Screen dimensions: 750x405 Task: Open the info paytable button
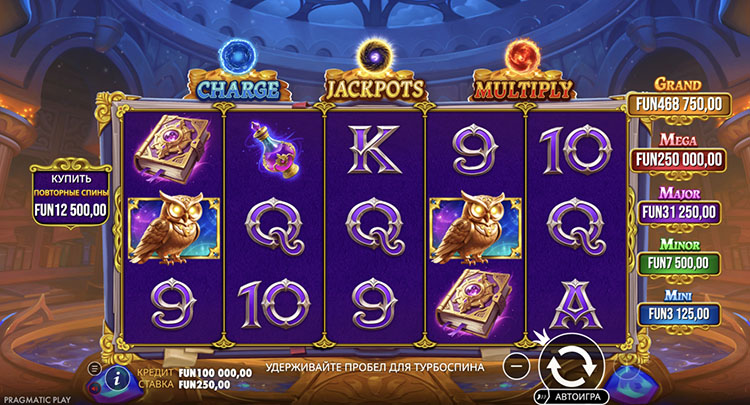(117, 376)
